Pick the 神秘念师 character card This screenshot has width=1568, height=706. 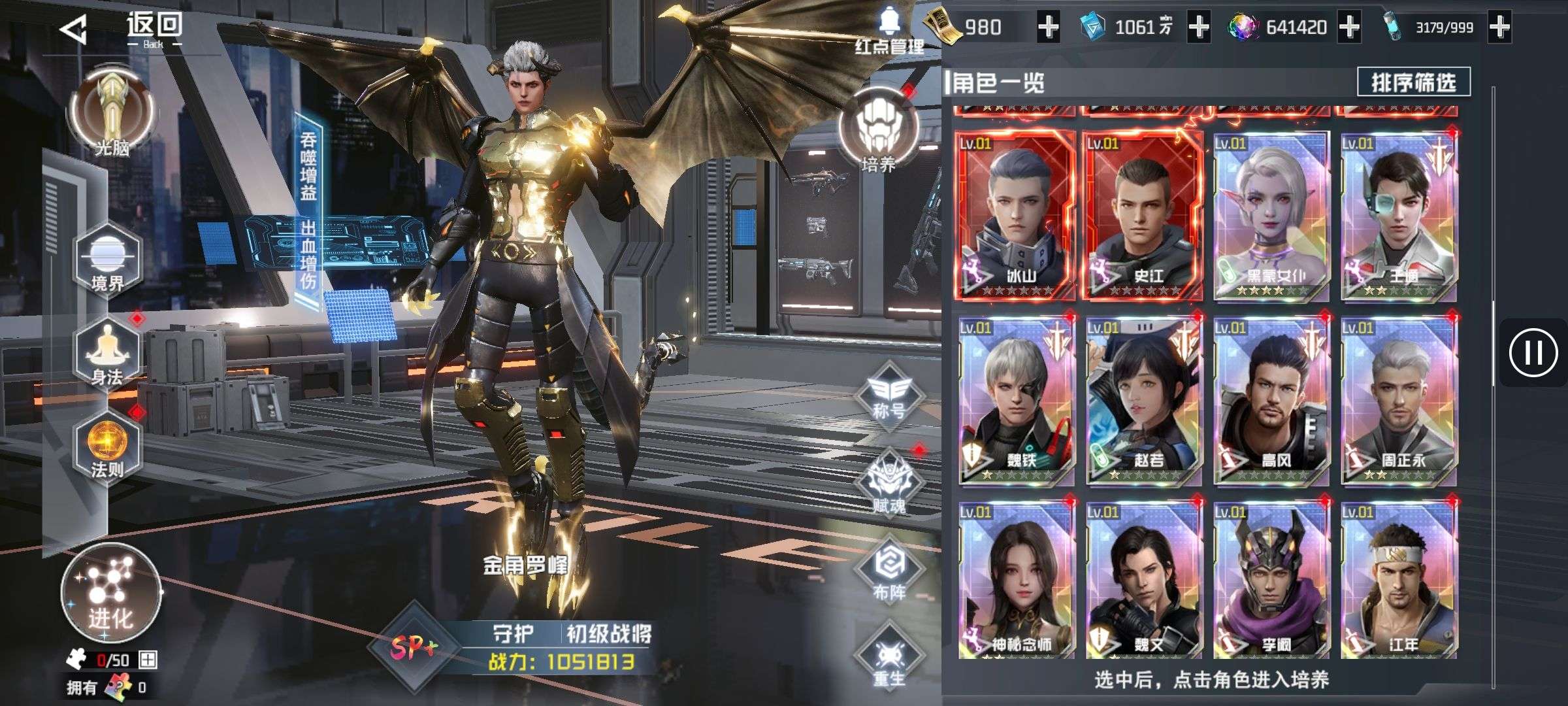coord(1017,582)
